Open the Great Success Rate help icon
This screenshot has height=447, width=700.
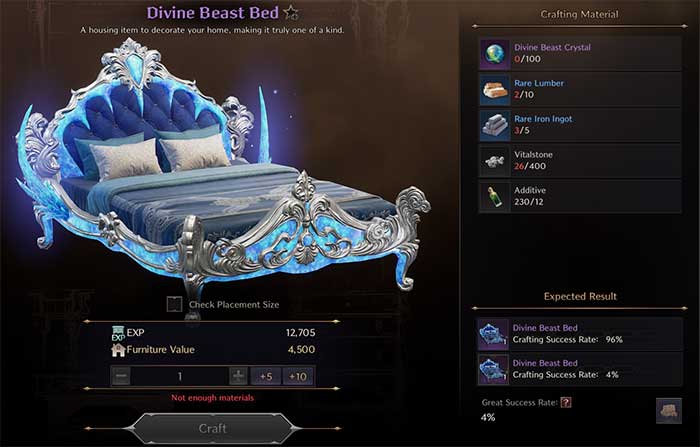click(x=565, y=402)
